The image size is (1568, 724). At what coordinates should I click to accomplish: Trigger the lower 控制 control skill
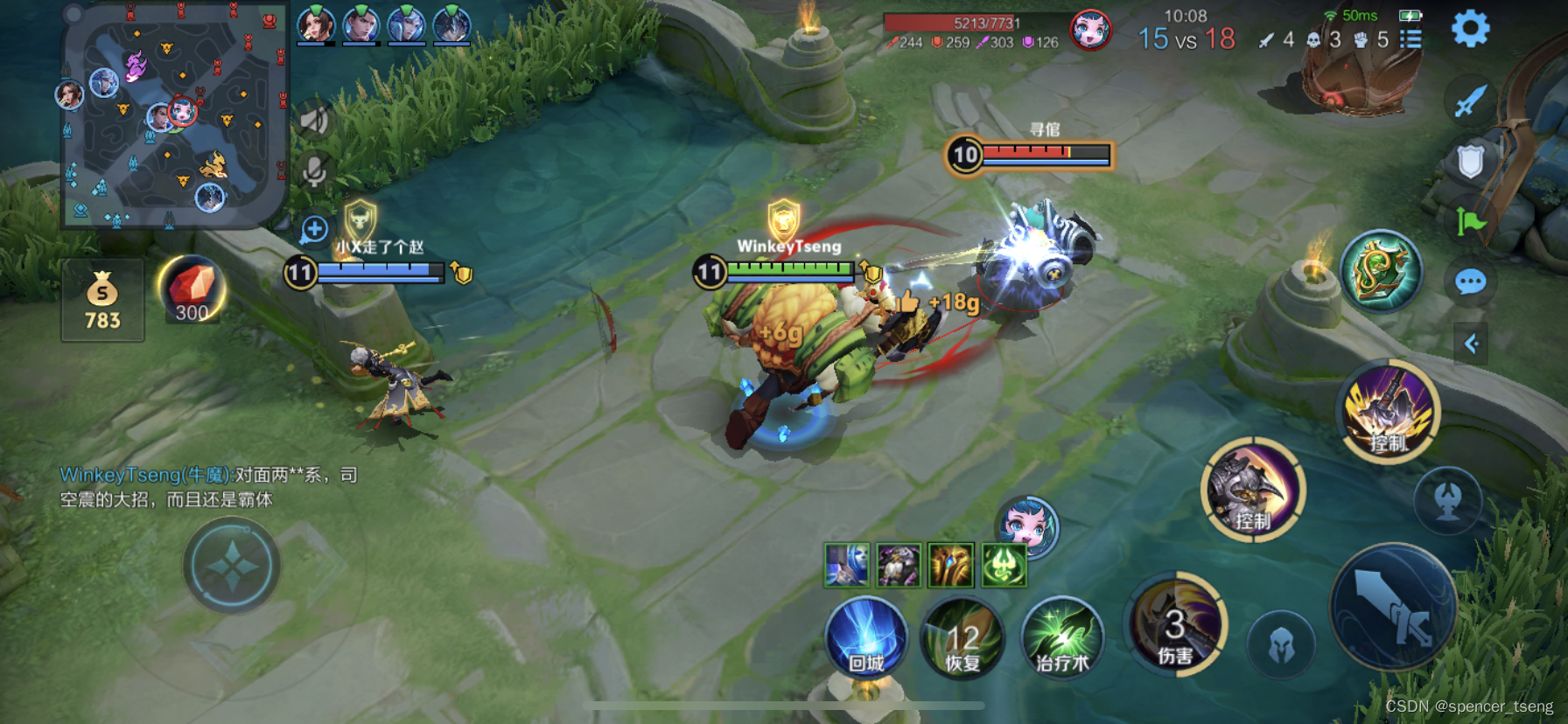(1253, 490)
